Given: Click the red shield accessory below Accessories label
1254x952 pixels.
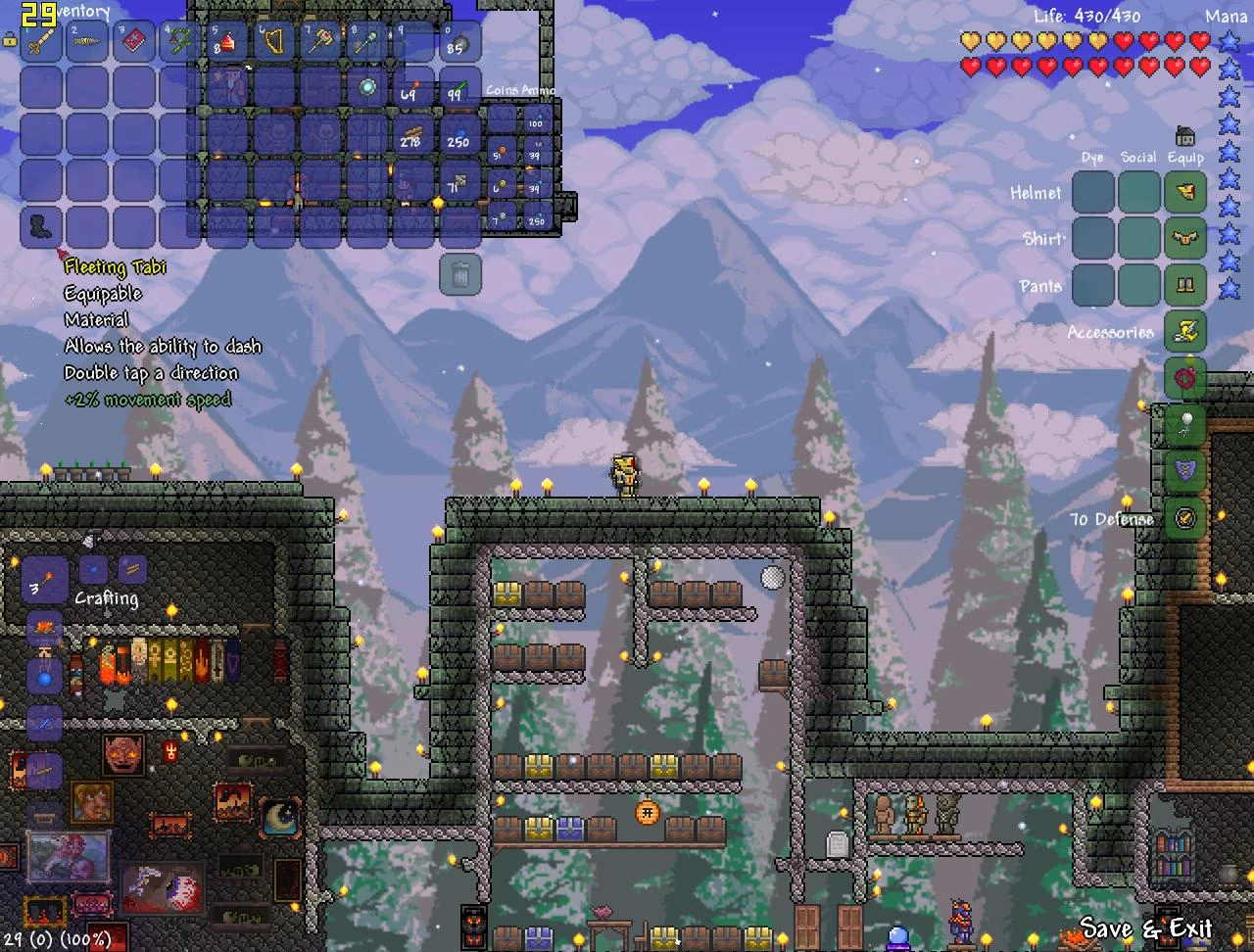Looking at the screenshot, I should click(x=1184, y=379).
